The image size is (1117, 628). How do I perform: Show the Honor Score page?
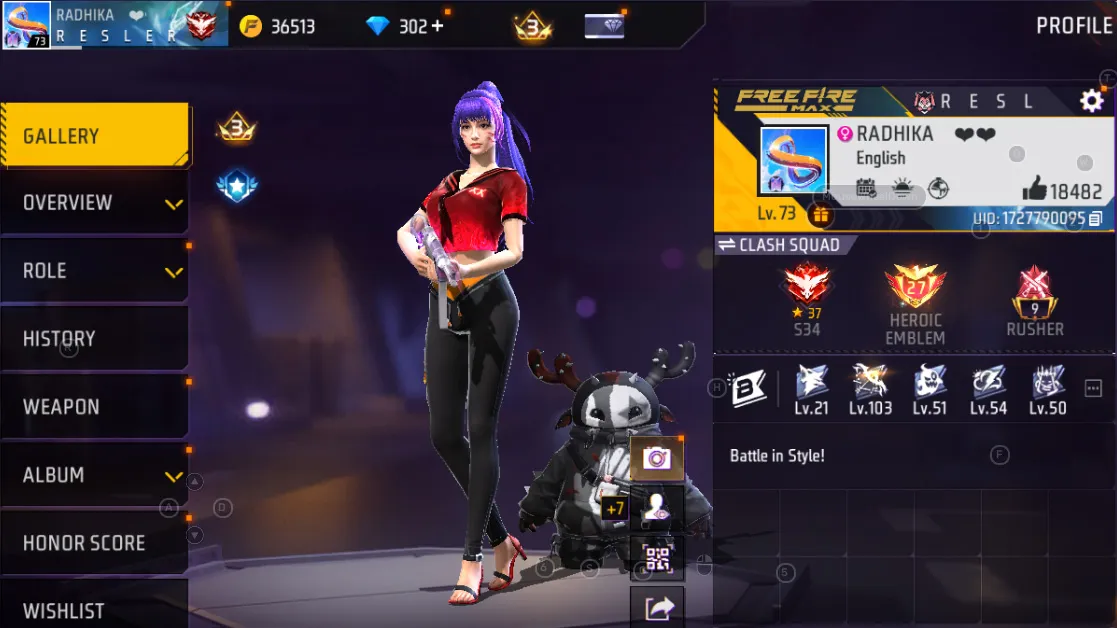pyautogui.click(x=94, y=543)
